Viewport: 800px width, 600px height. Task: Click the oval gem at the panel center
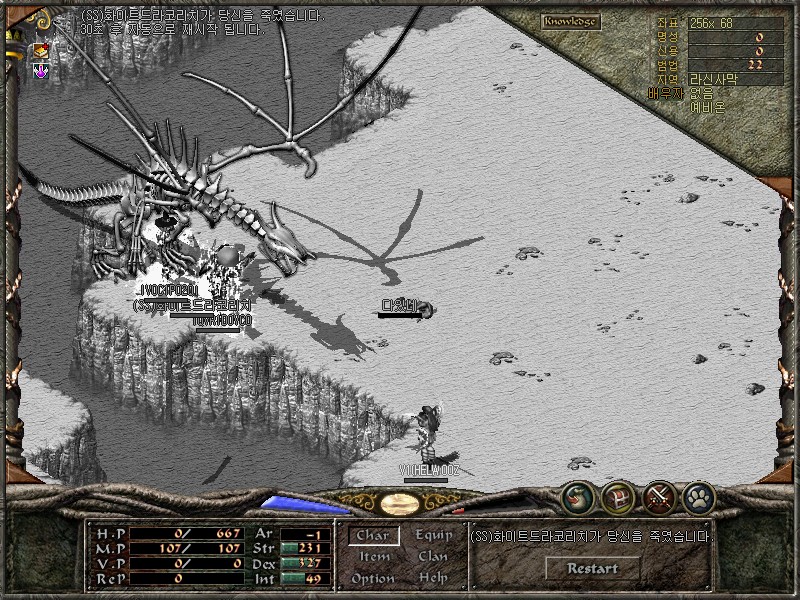point(399,502)
